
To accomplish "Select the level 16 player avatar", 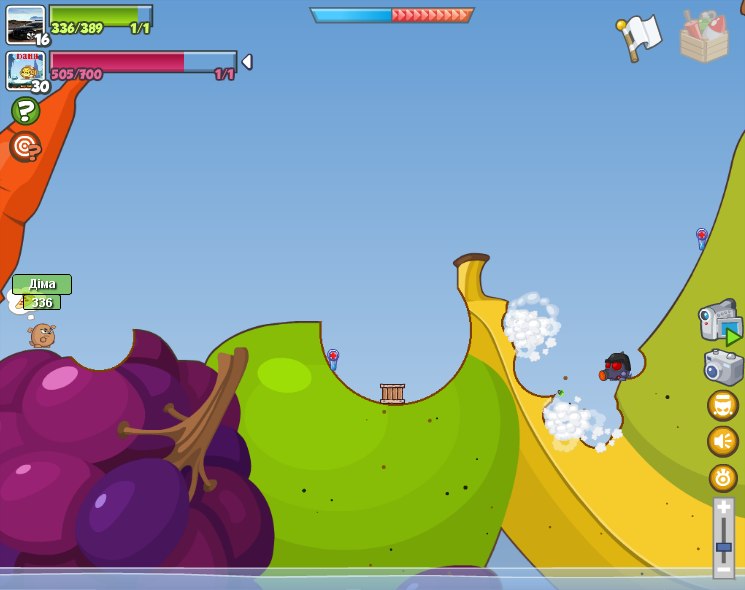I will tap(25, 25).
